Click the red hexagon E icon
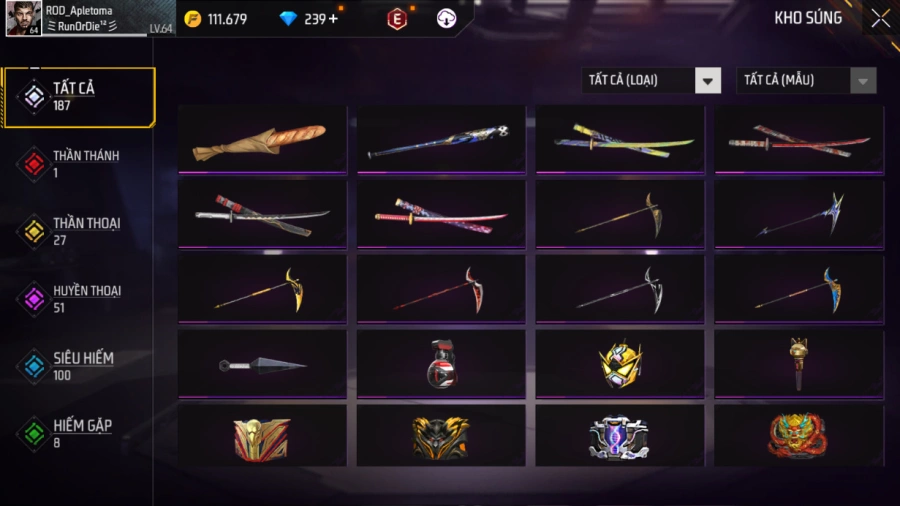900x506 pixels. [x=397, y=19]
